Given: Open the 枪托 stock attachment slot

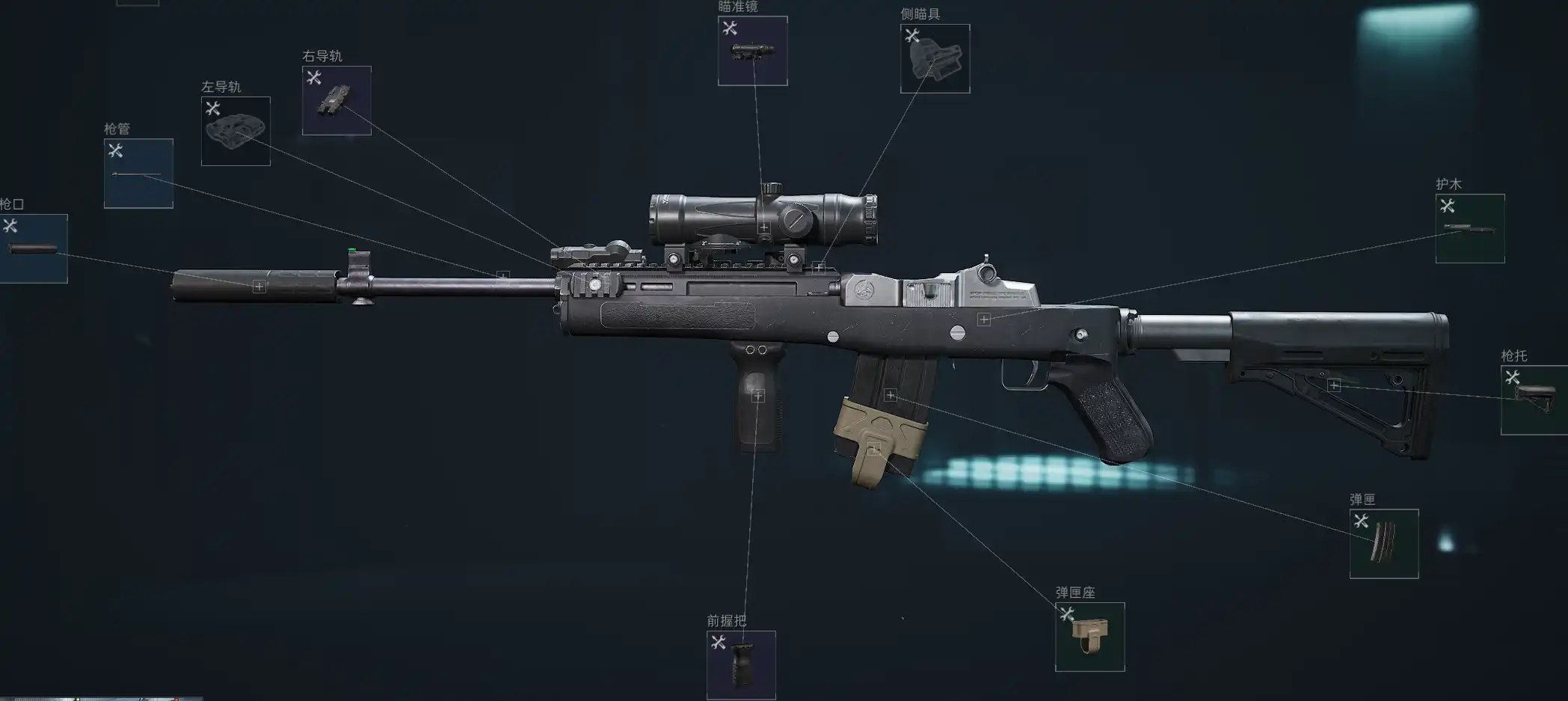Looking at the screenshot, I should click(1534, 400).
